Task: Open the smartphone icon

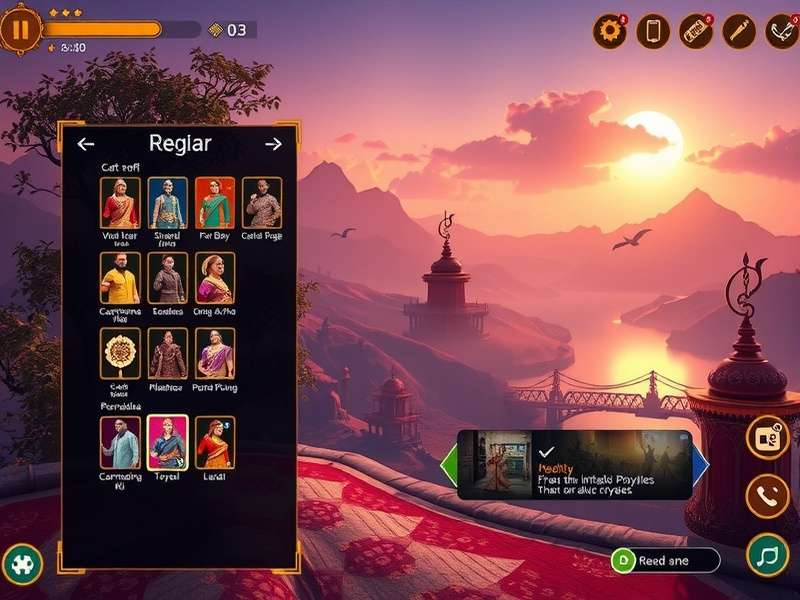Action: coord(653,31)
